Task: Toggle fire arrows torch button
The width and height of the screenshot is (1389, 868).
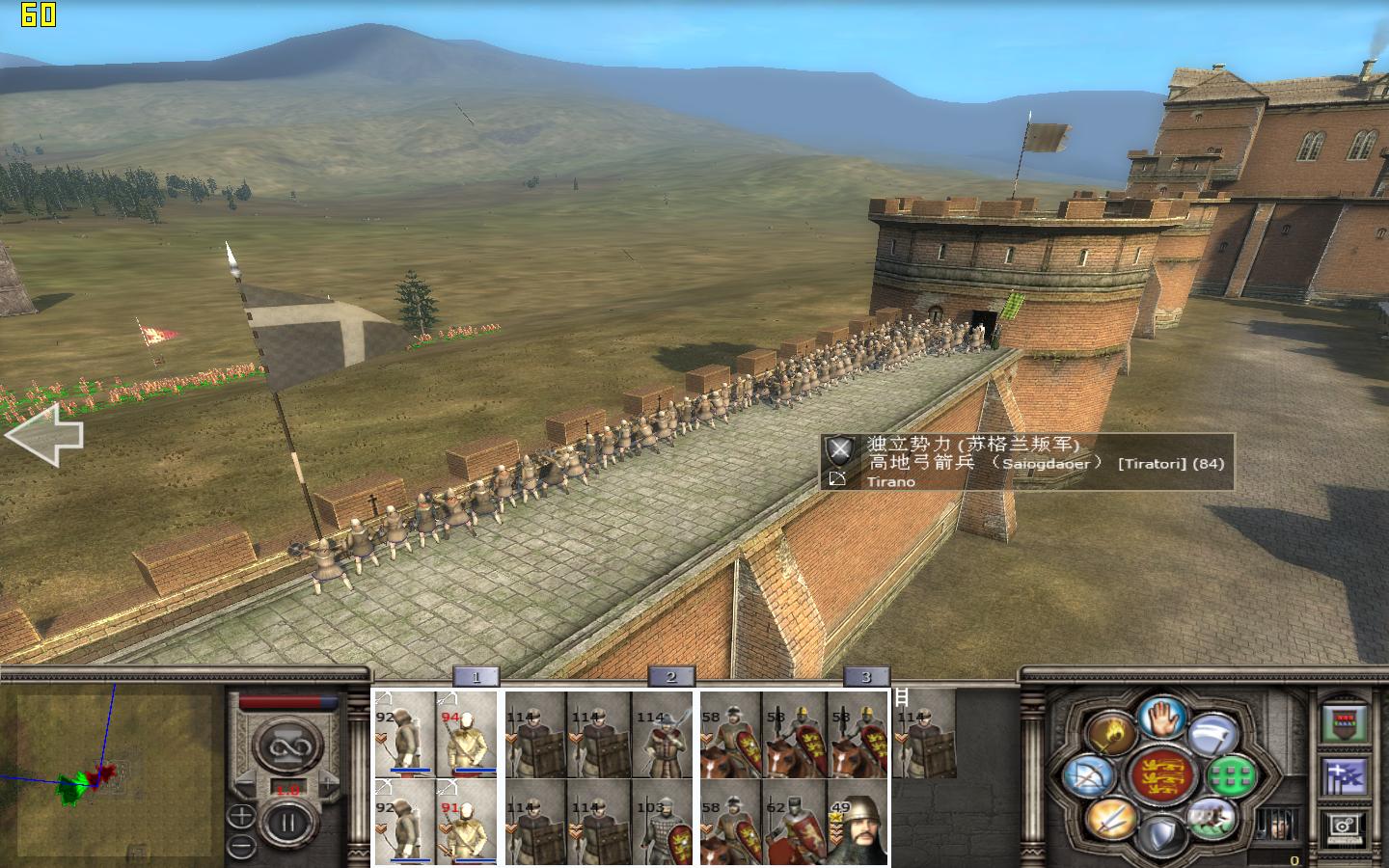Action: pyautogui.click(x=1110, y=735)
